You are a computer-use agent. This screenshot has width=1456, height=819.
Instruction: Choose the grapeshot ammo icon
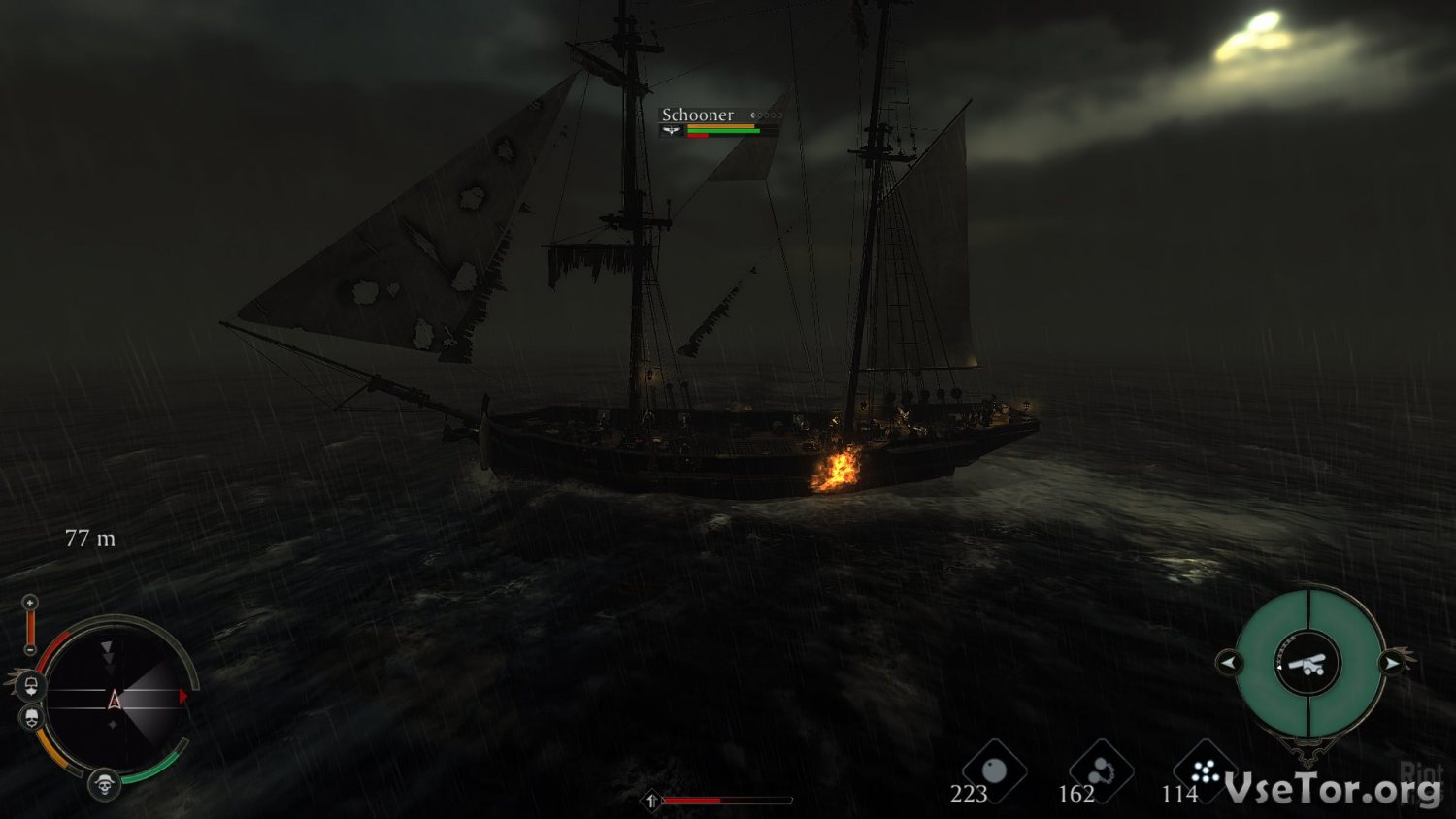[x=1205, y=771]
